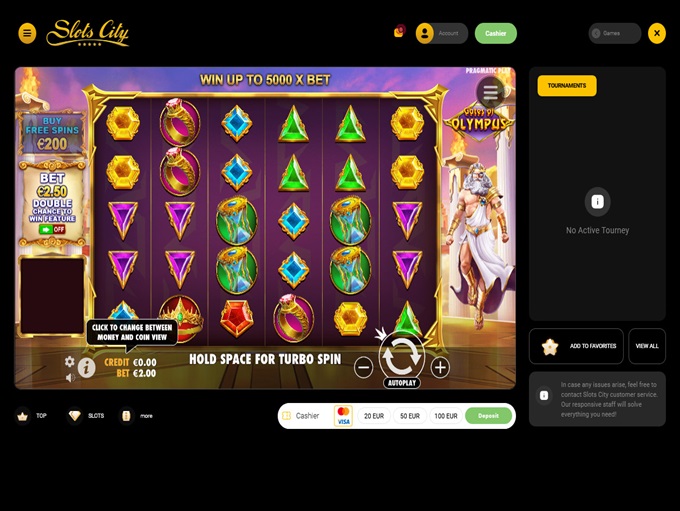Decrease the bet with the minus button
Viewport: 680px width, 511px height.
pos(364,367)
